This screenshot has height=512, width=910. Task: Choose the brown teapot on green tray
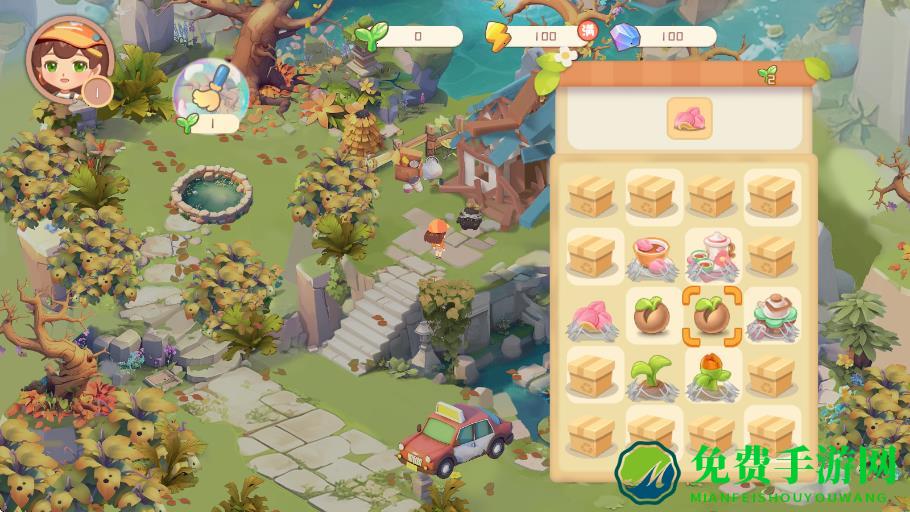772,314
